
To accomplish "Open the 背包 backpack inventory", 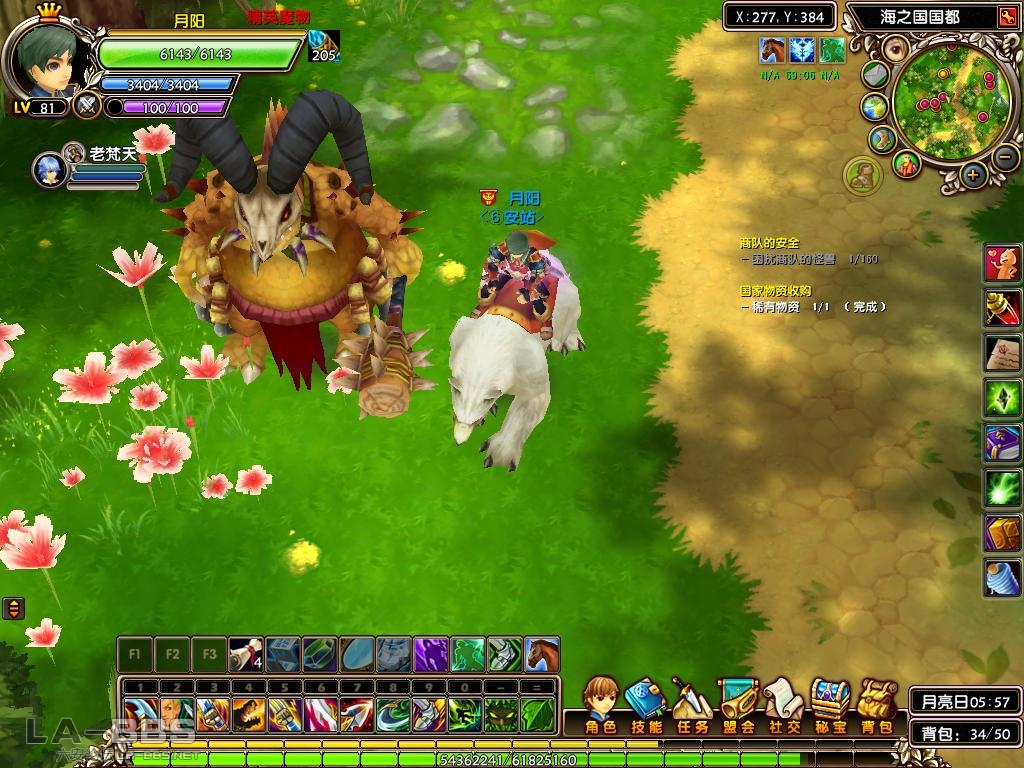I will [876, 704].
